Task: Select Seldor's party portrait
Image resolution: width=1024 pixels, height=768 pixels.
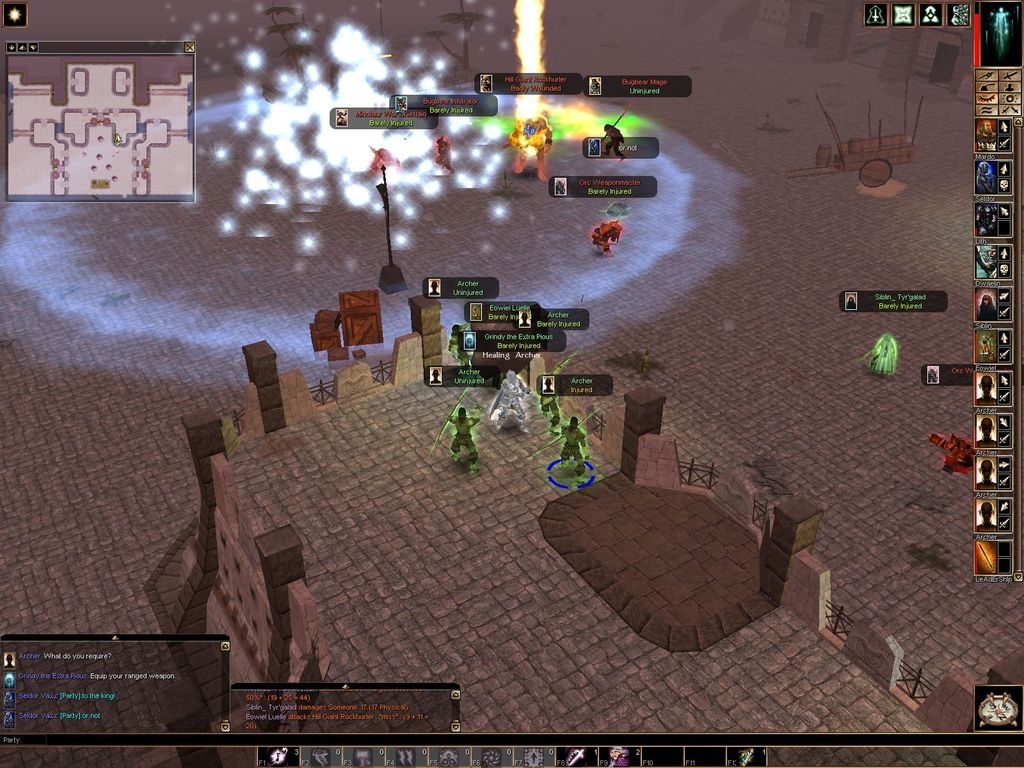Action: tap(986, 177)
